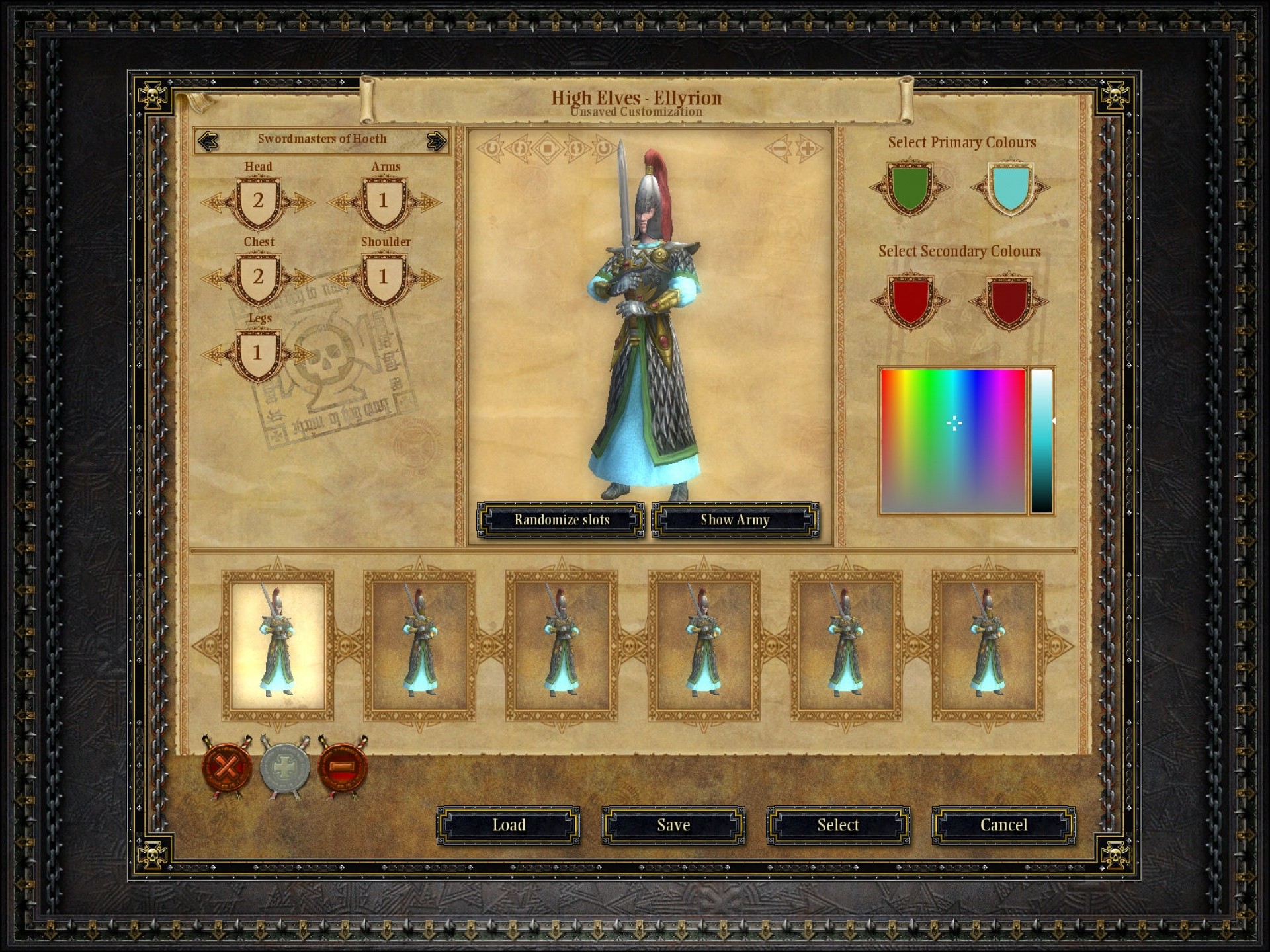This screenshot has height=952, width=1270.
Task: Save the current customization
Action: 673,825
